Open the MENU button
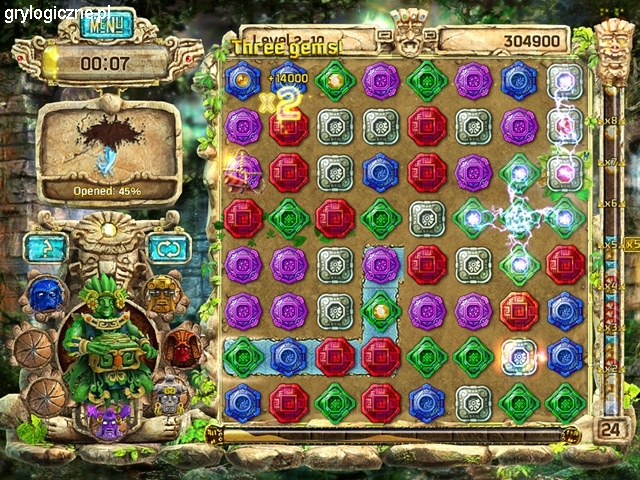 click(107, 24)
